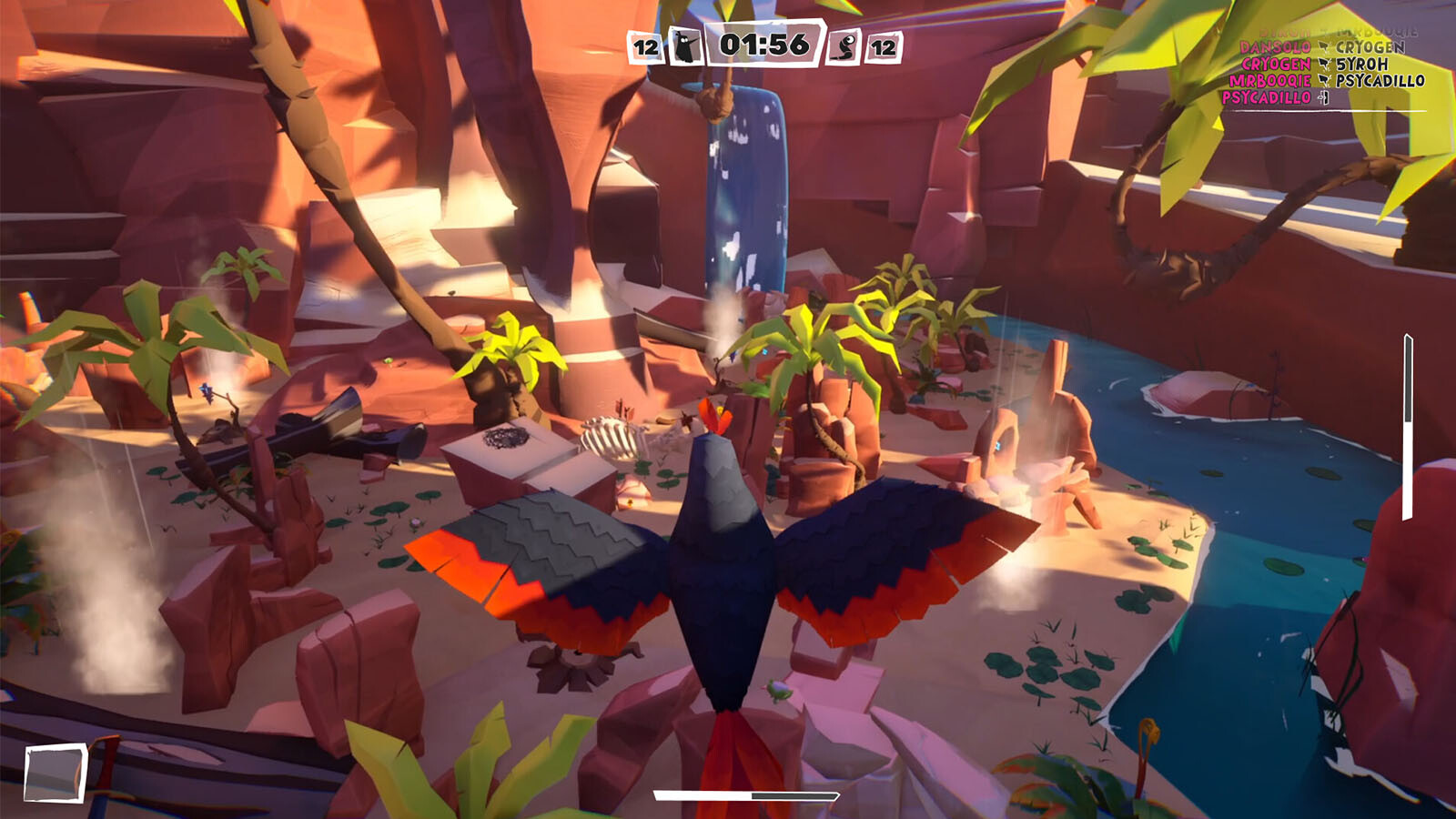This screenshot has height=819, width=1456.
Task: Select the empty item slot frame
Action: click(x=56, y=773)
